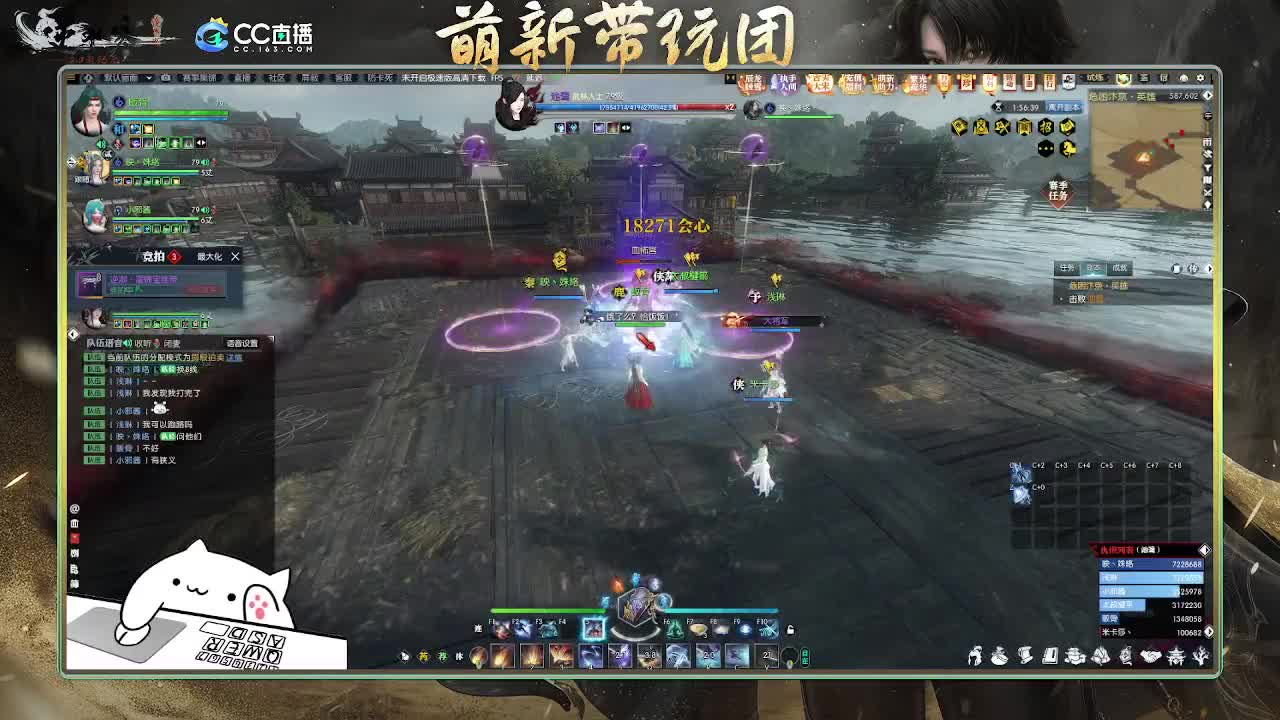Open the game settings gear near the minimap

point(1202,77)
